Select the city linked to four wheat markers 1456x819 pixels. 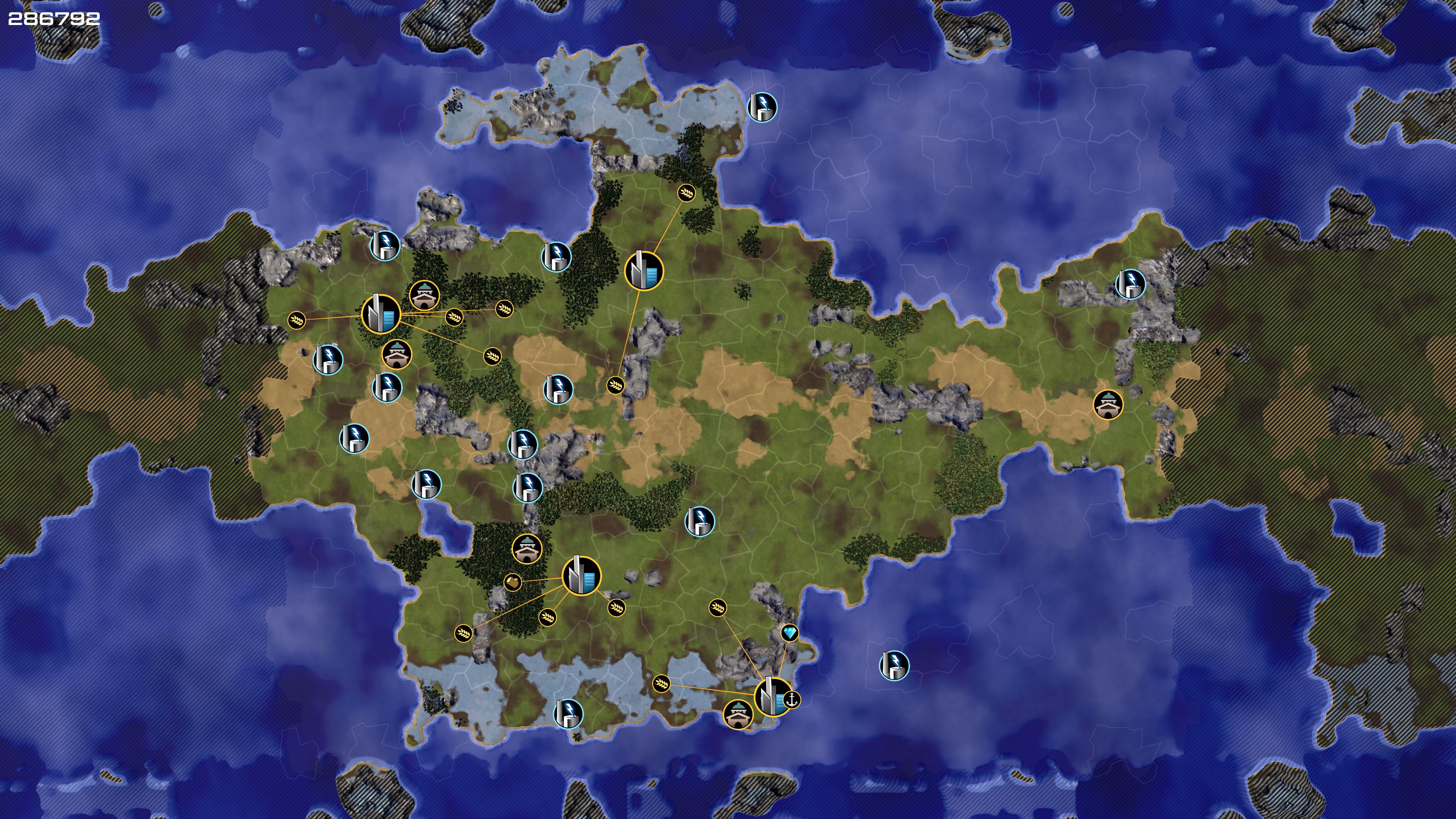pyautogui.click(x=380, y=314)
